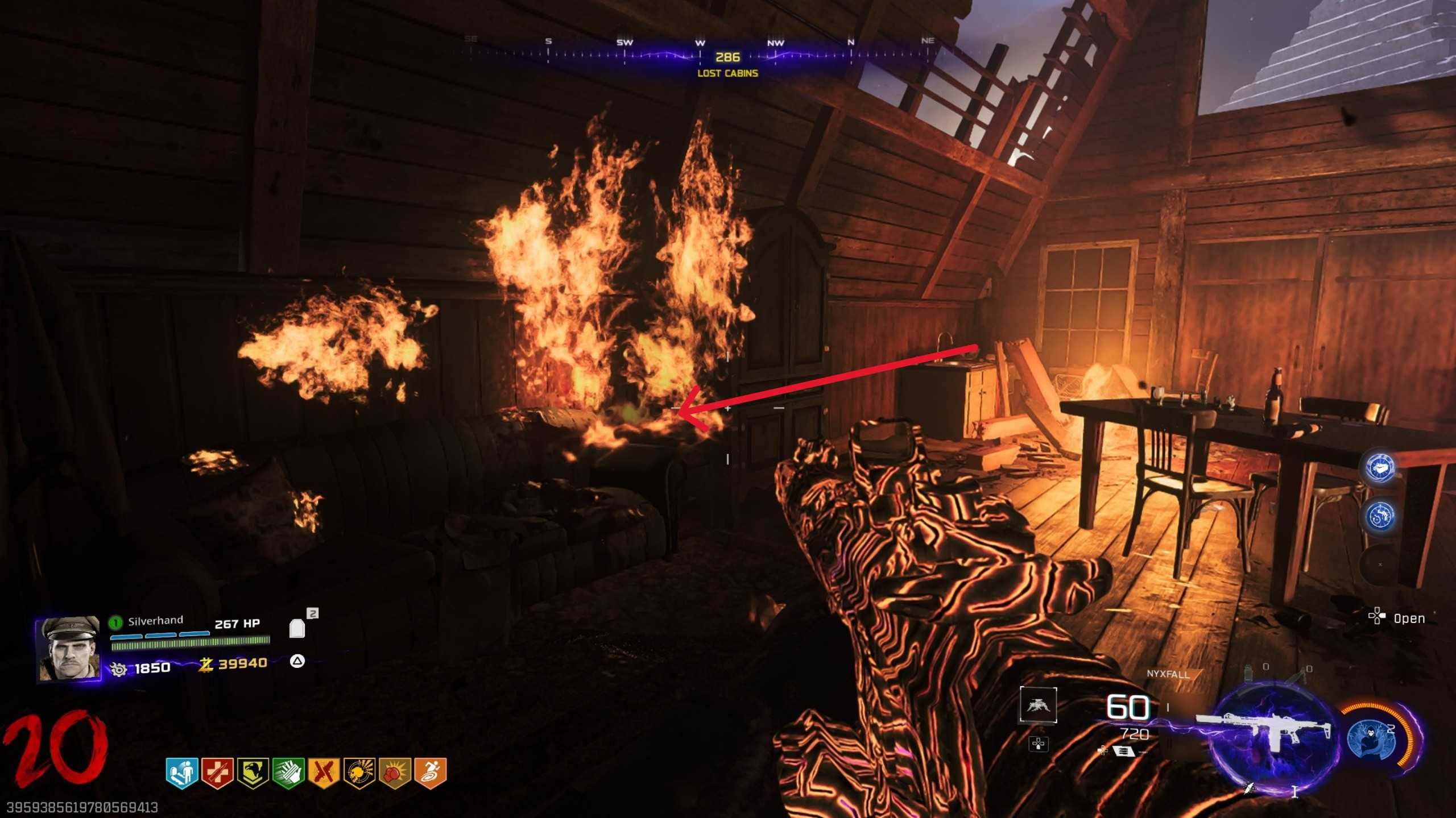The image size is (1456, 818).
Task: Choose the eagle head Vulture Aid perk
Action: coord(253,773)
